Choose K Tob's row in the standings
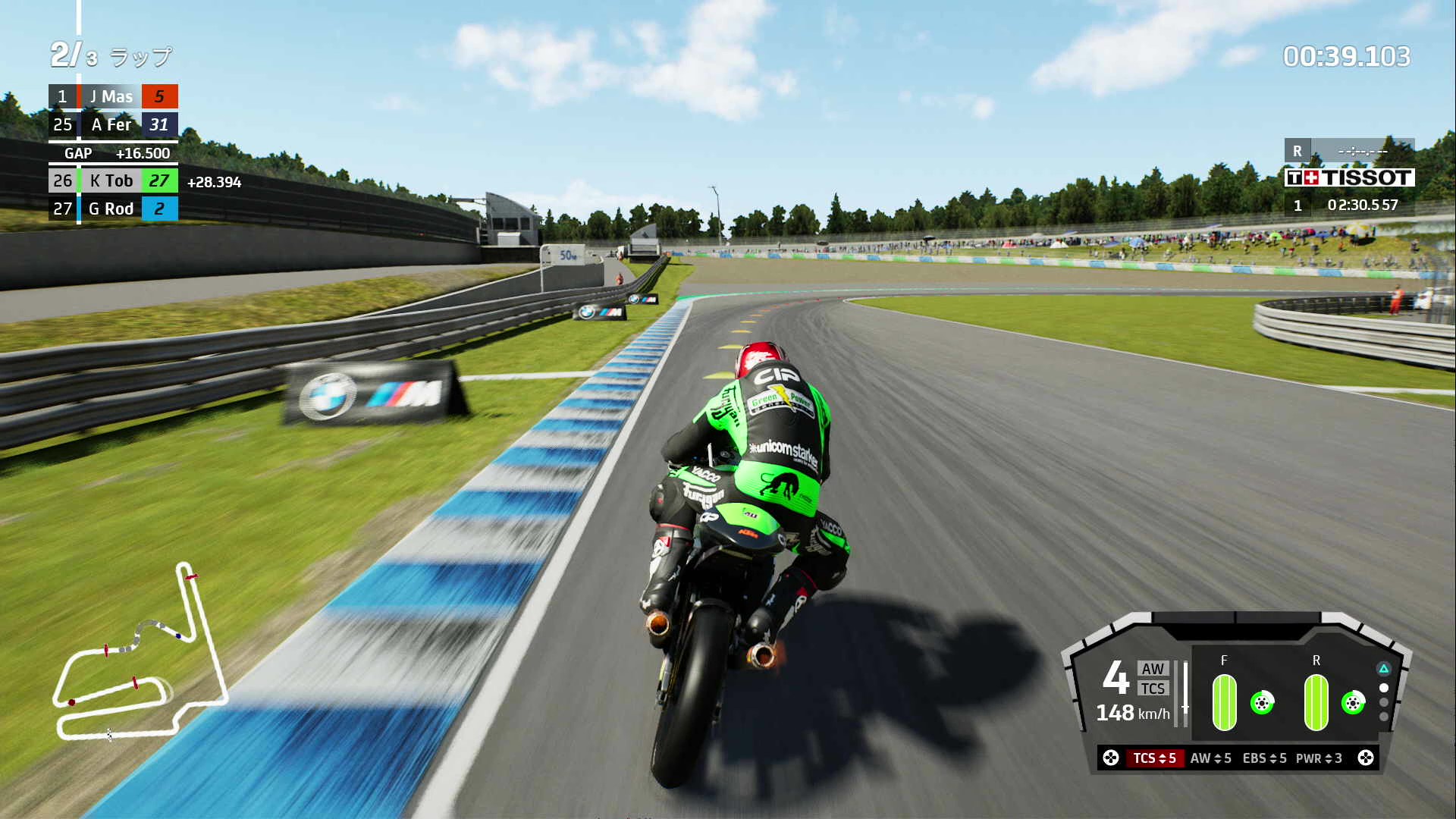The image size is (1456, 819). 112,180
